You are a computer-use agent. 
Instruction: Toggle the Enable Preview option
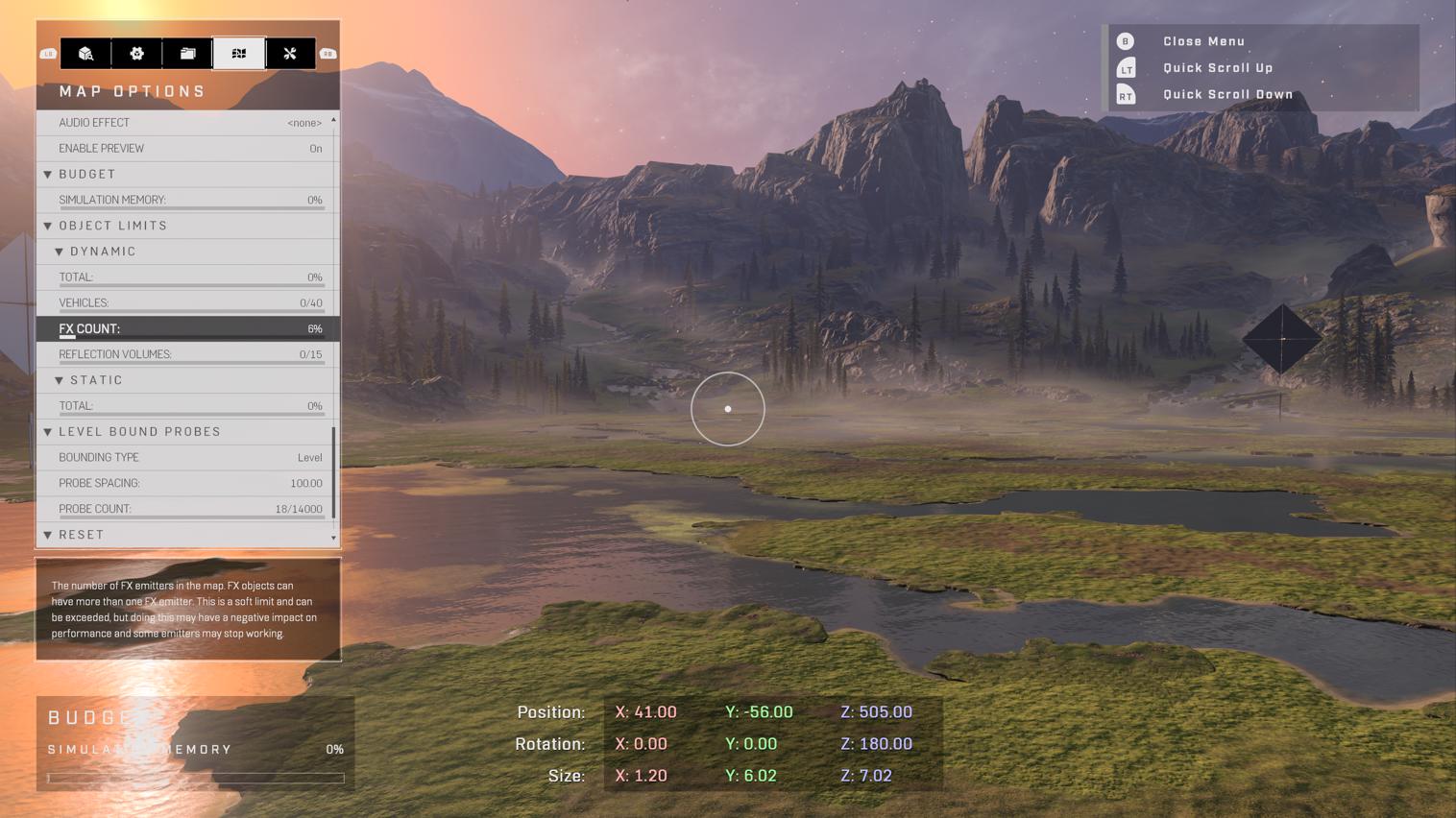coord(189,149)
